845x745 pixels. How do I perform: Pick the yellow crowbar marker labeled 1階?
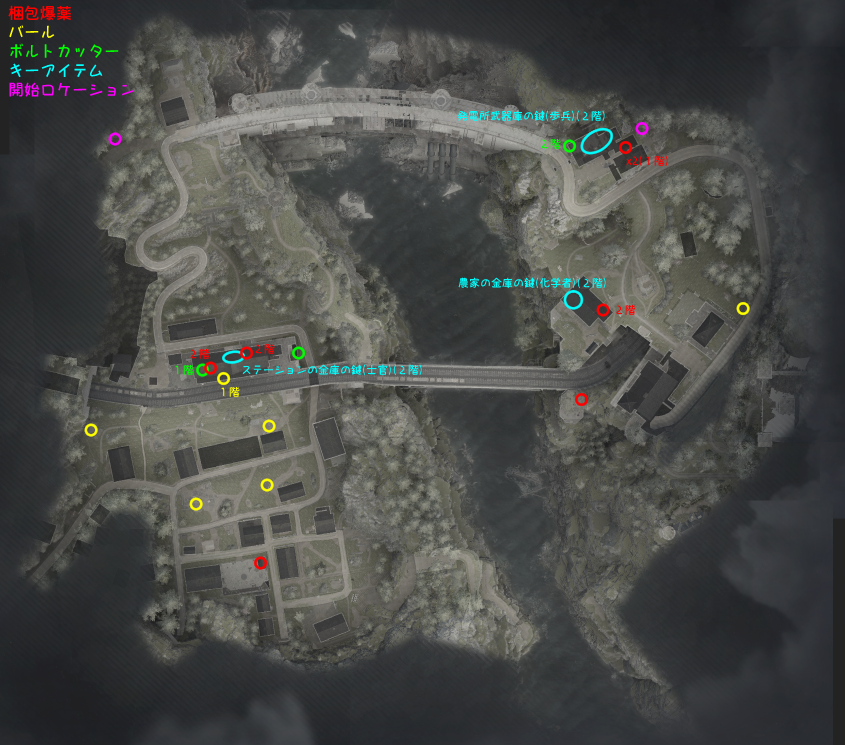(x=223, y=378)
